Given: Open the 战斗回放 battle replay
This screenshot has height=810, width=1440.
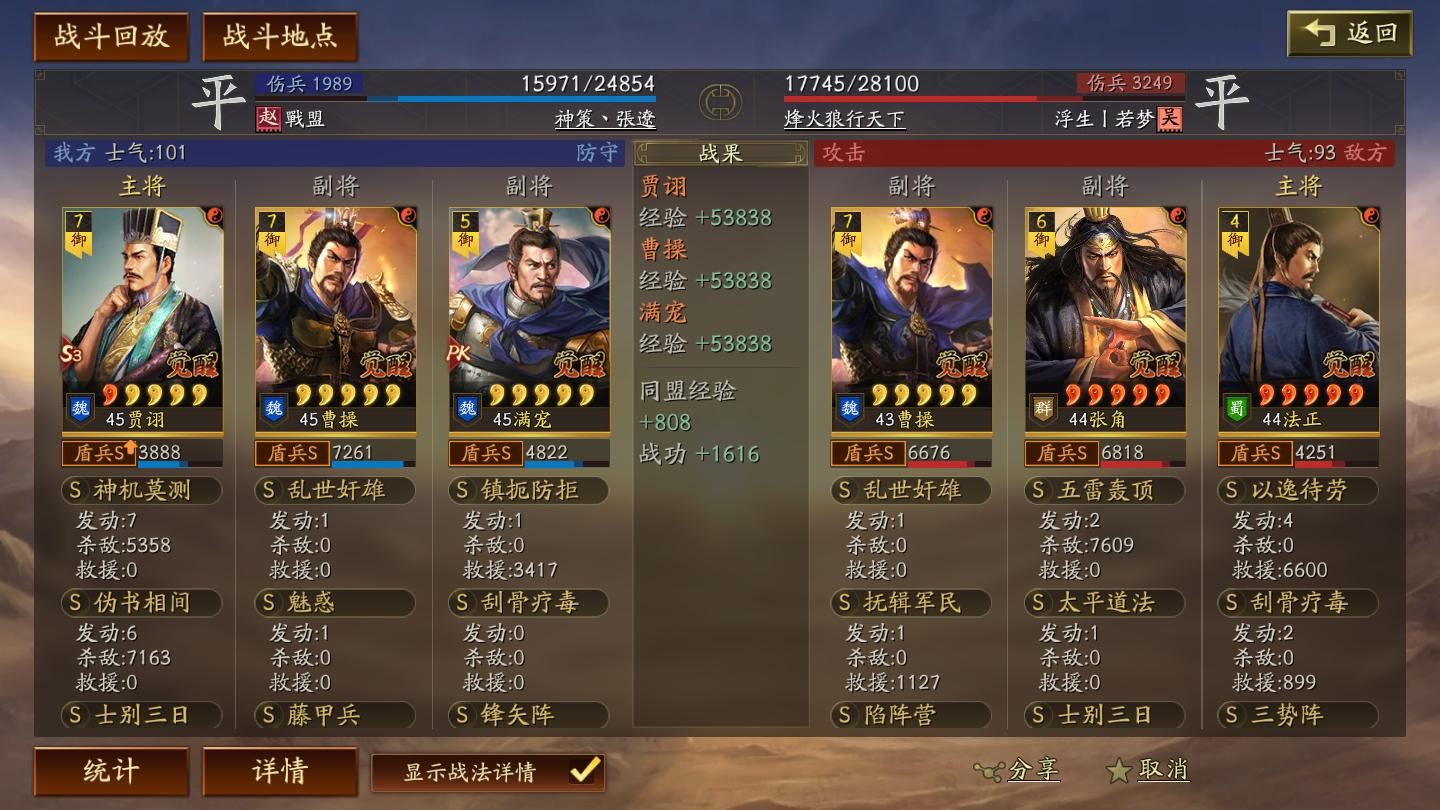Looking at the screenshot, I should tap(111, 37).
